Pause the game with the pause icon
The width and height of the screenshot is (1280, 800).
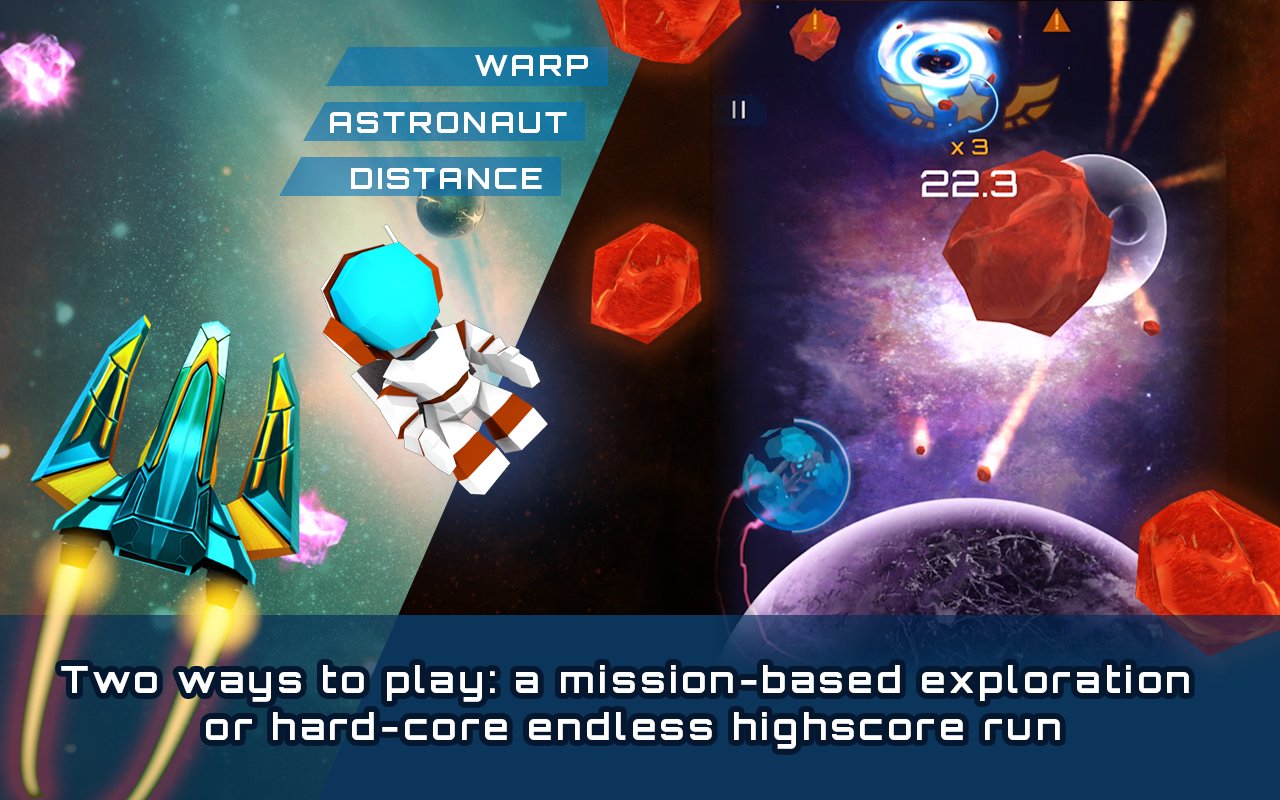click(x=739, y=109)
